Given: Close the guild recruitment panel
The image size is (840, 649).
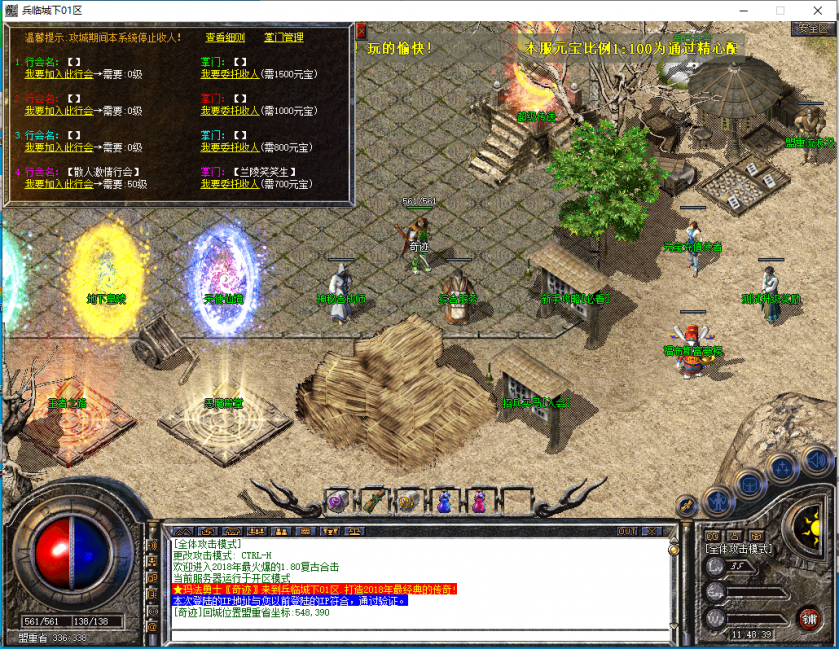Looking at the screenshot, I should 361,31.
